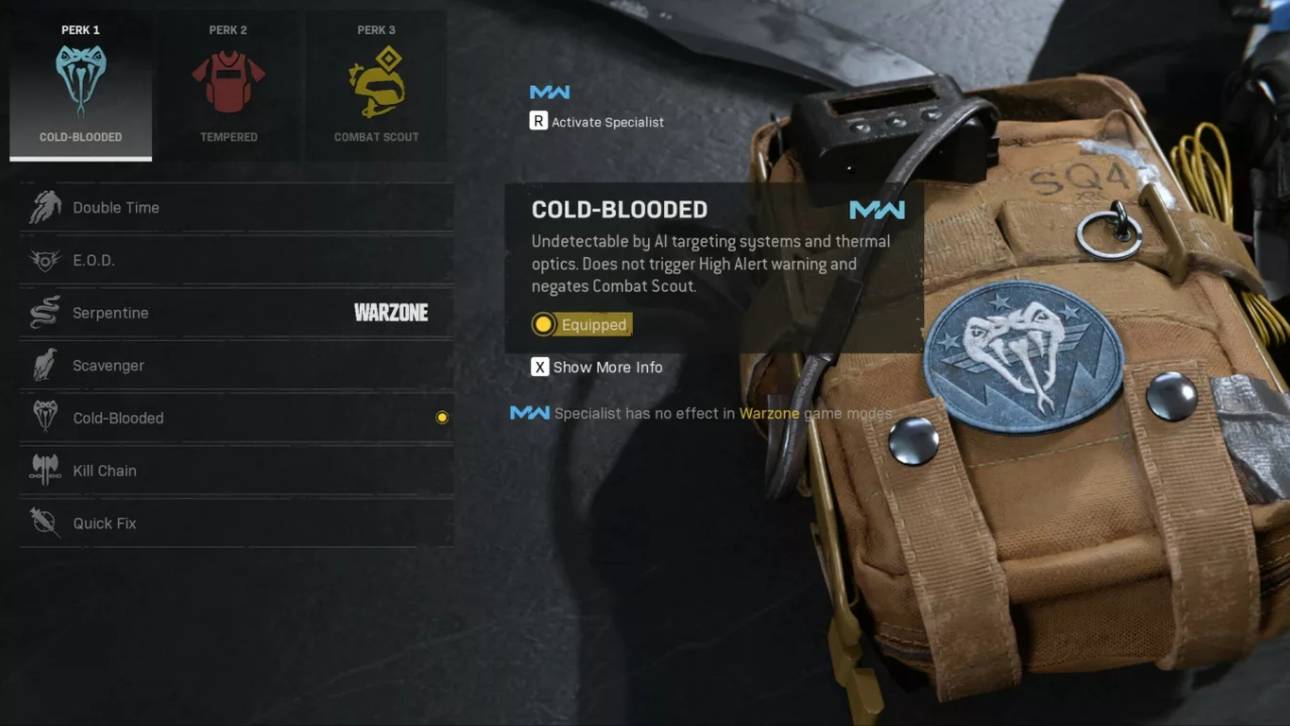Select the Cold-Blooded viper icon
The image size is (1290, 726).
click(x=44, y=418)
